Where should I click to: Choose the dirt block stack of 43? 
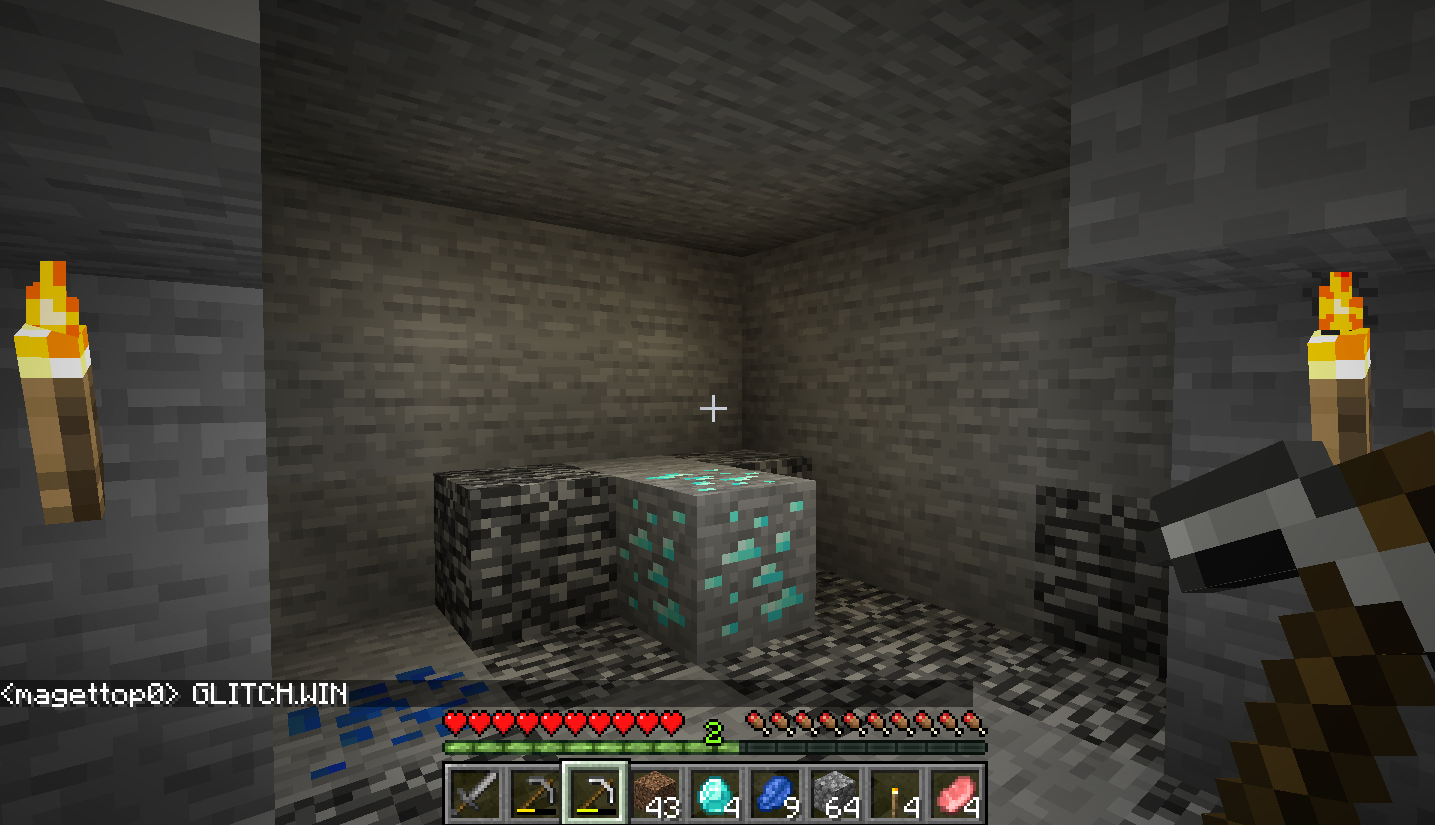(655, 795)
